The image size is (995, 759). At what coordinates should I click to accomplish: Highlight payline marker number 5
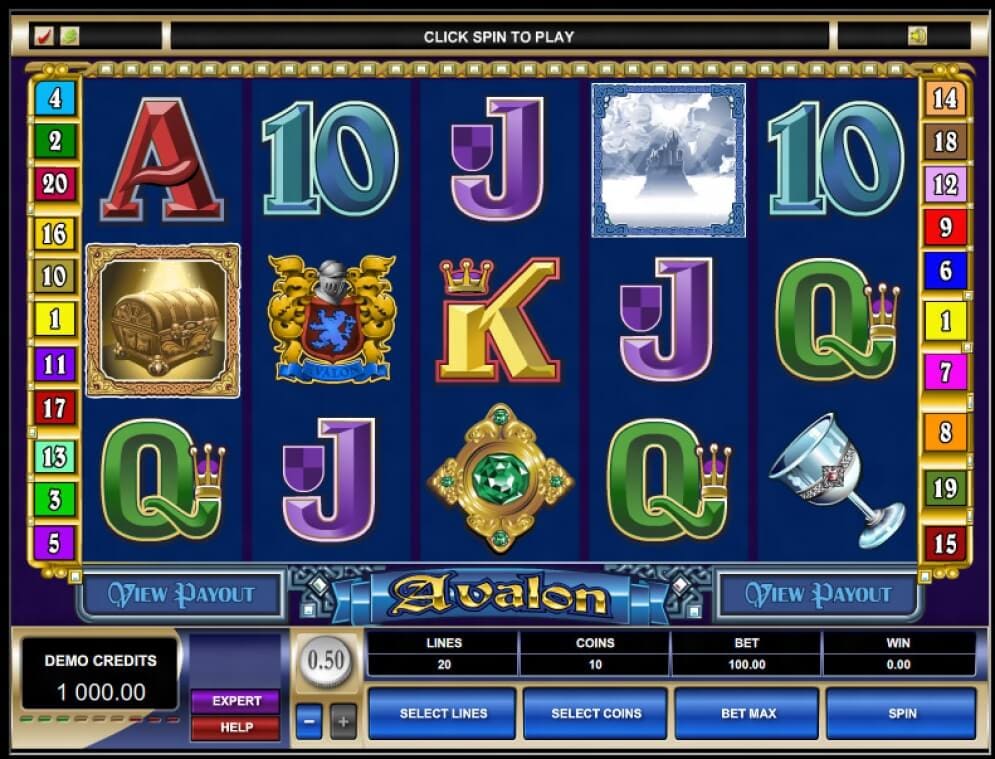pyautogui.click(x=55, y=543)
